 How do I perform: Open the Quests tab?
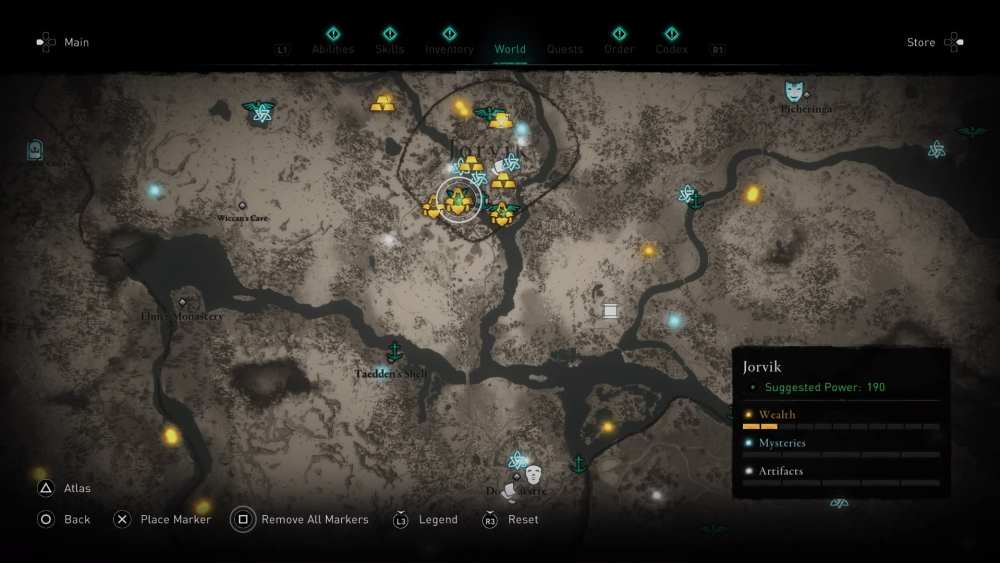(565, 49)
